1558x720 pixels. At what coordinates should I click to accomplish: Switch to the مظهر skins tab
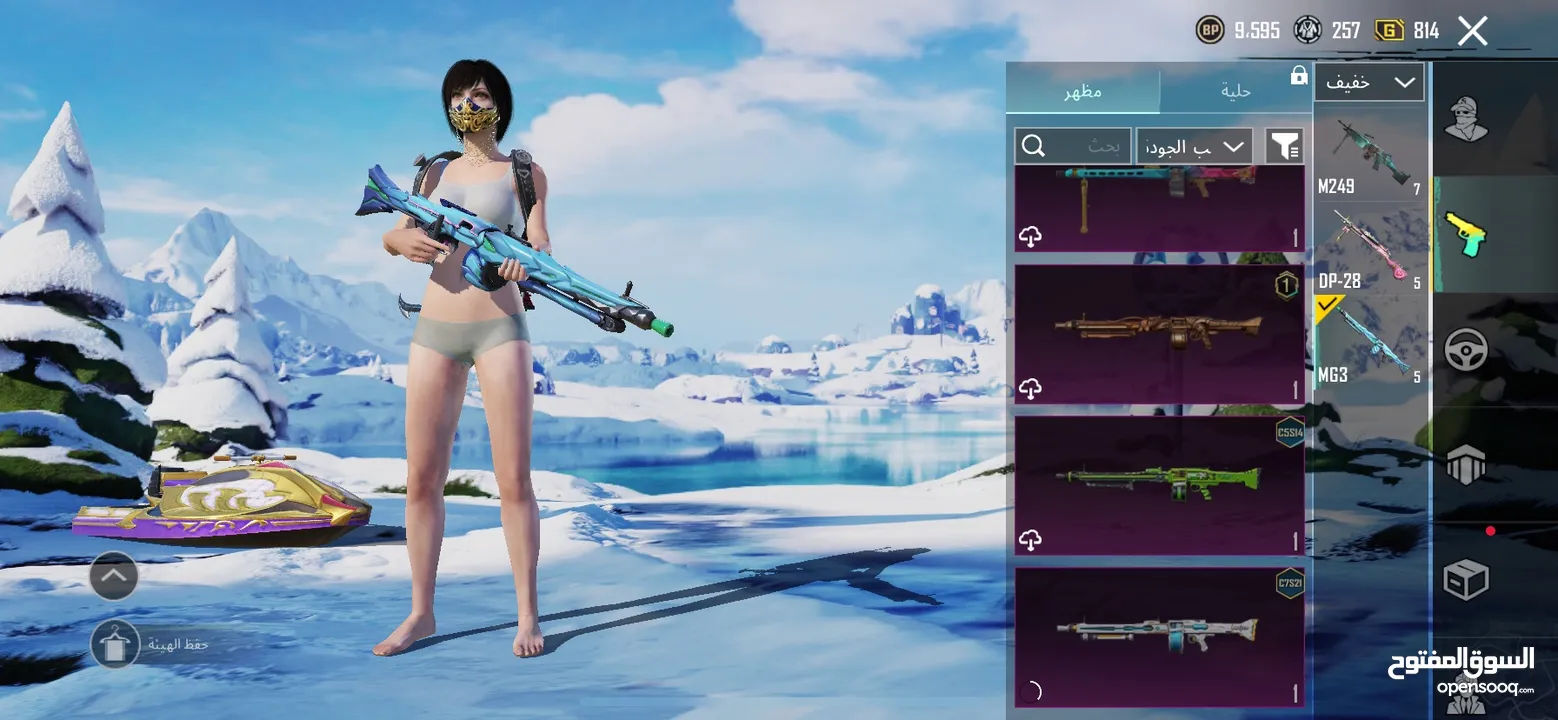coord(1083,91)
